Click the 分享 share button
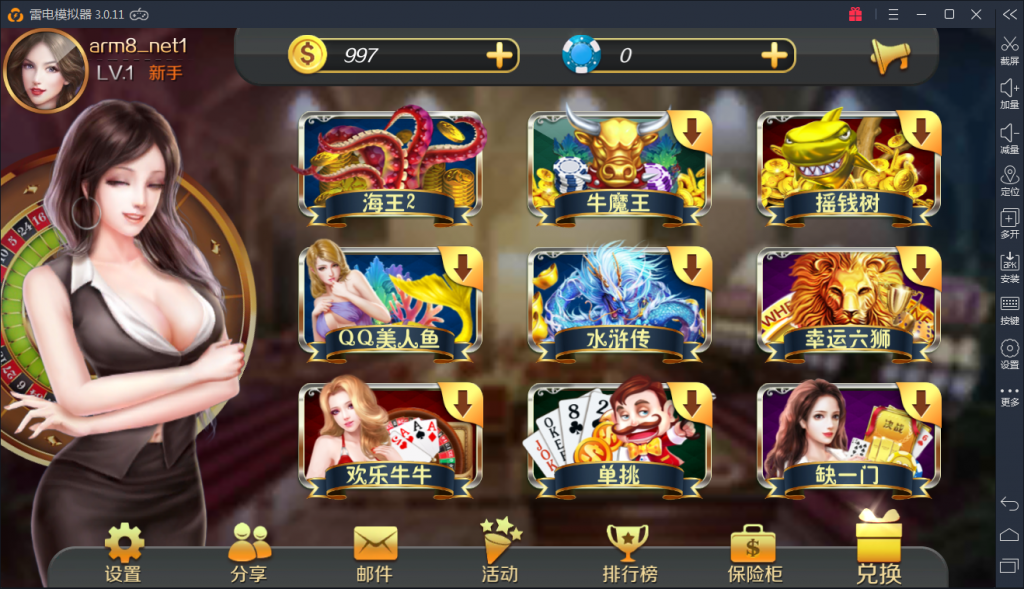The width and height of the screenshot is (1024, 589). tap(249, 553)
